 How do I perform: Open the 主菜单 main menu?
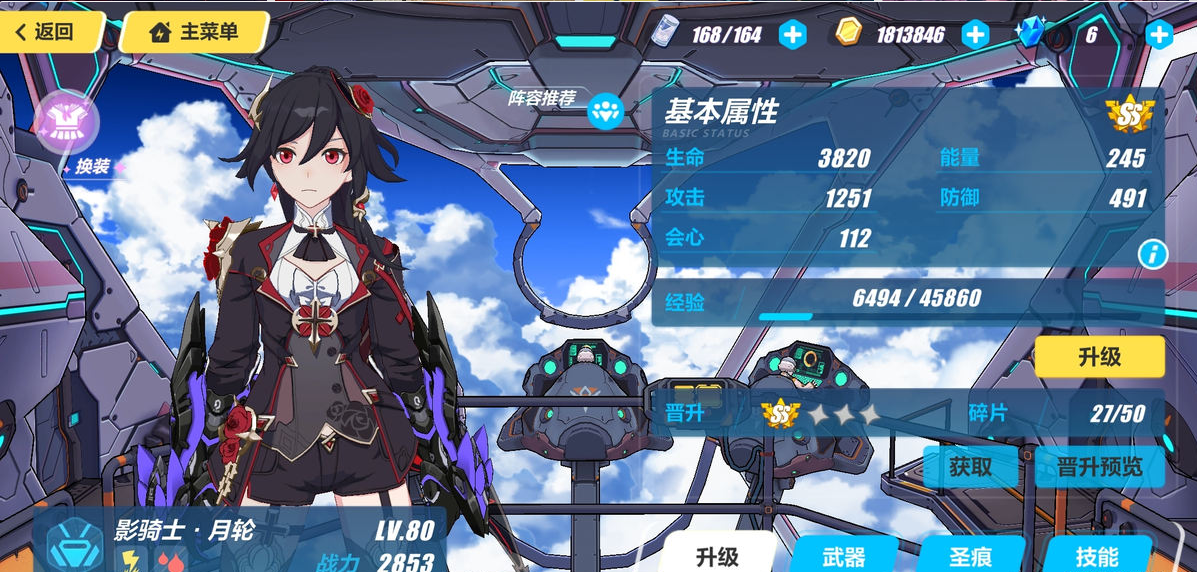(x=194, y=32)
